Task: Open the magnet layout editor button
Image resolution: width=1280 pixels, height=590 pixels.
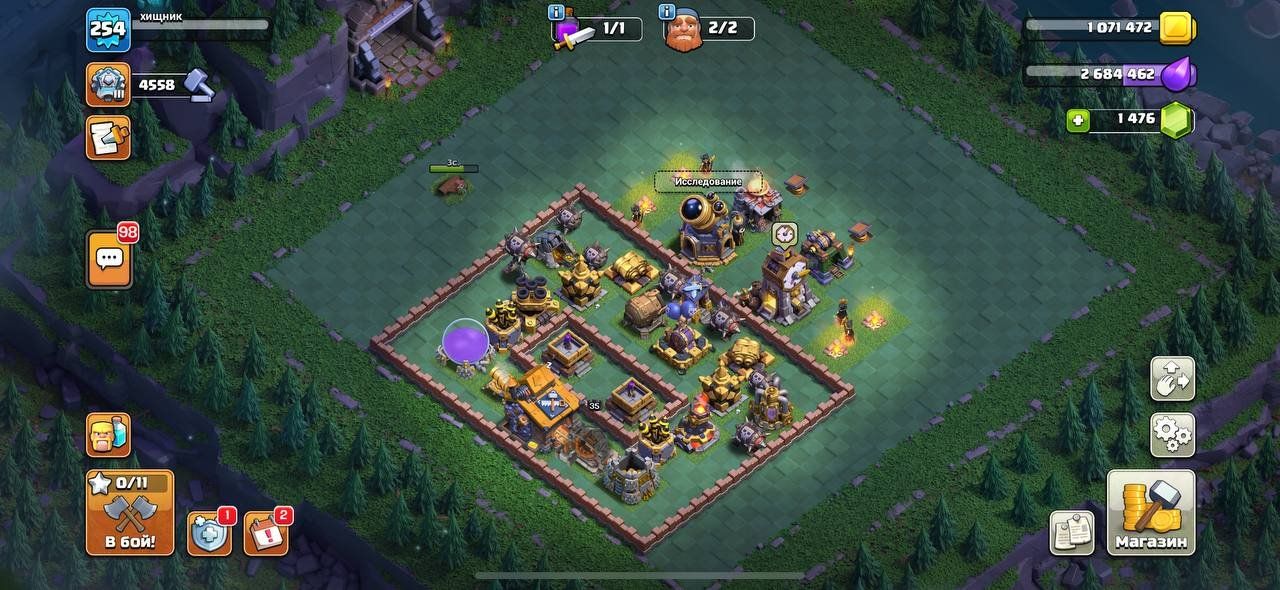Action: coord(1172,379)
